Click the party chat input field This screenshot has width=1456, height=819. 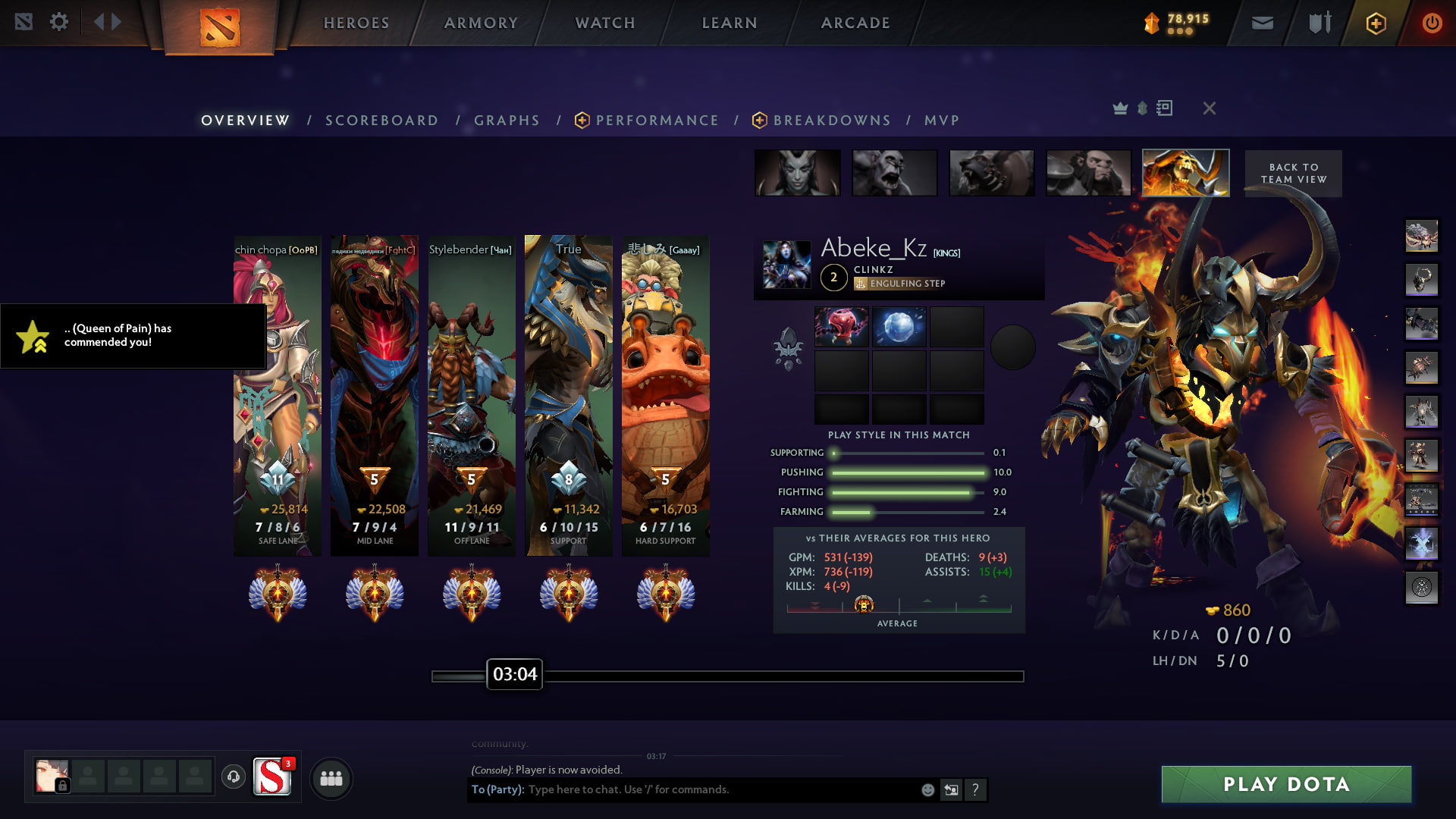point(720,789)
